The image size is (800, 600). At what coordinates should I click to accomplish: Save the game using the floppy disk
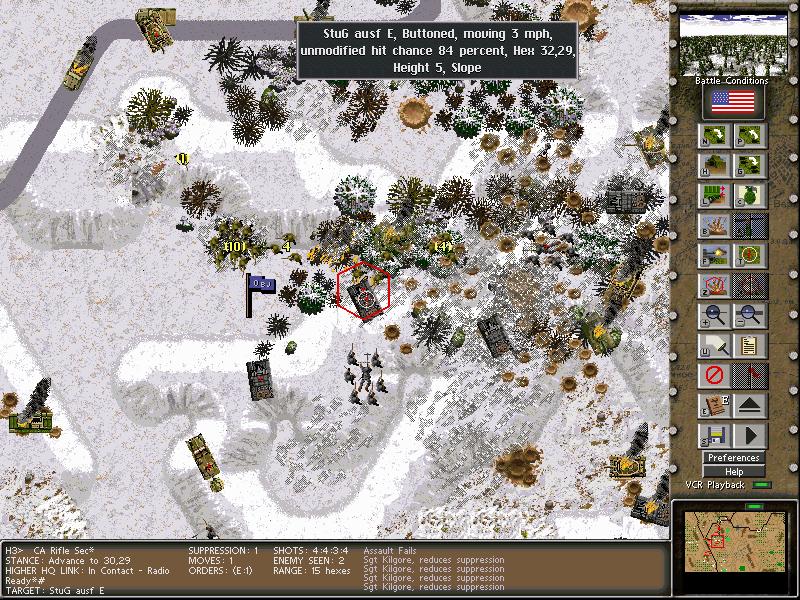pyautogui.click(x=715, y=436)
